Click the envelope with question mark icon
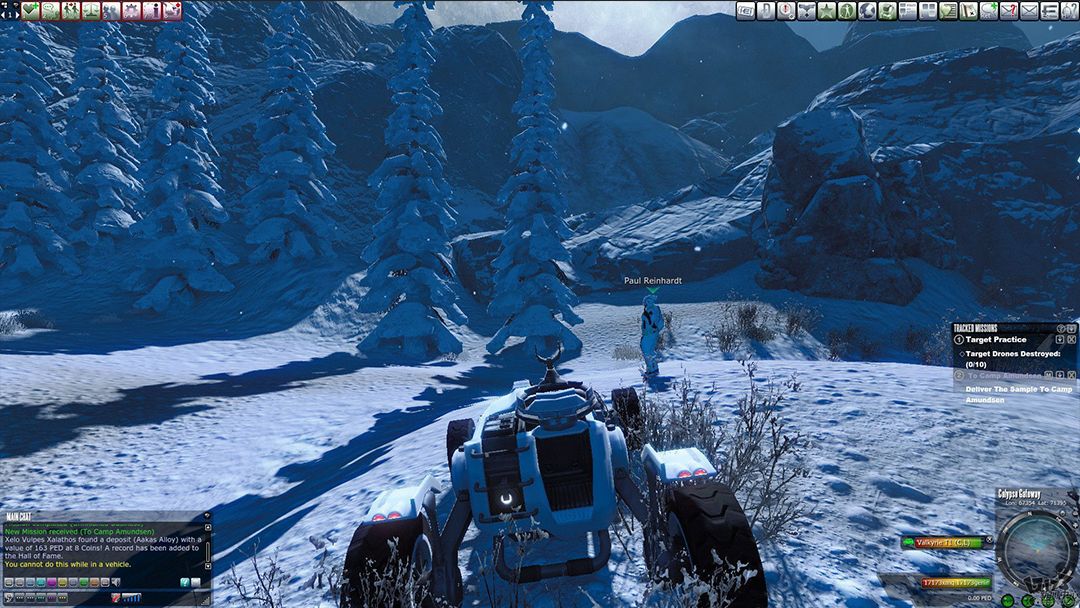Viewport: 1080px width, 608px height. pos(1008,11)
